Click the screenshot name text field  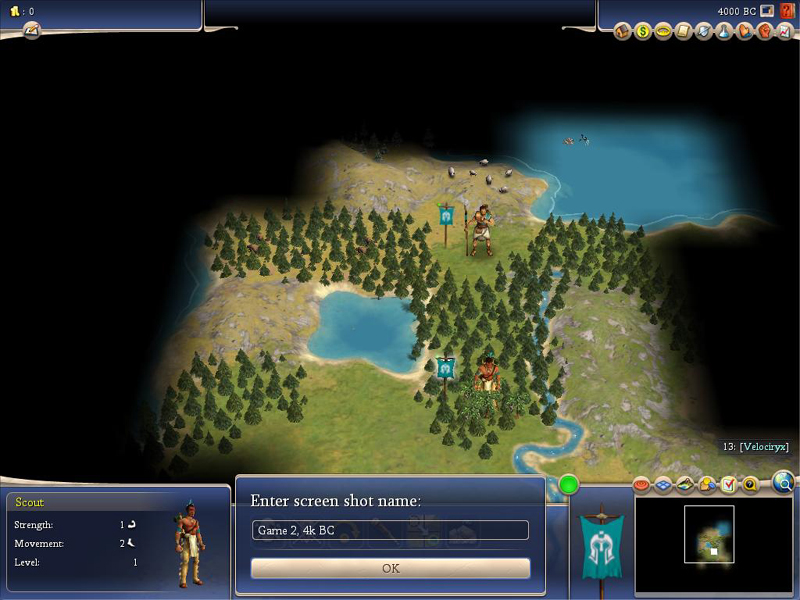tap(390, 530)
